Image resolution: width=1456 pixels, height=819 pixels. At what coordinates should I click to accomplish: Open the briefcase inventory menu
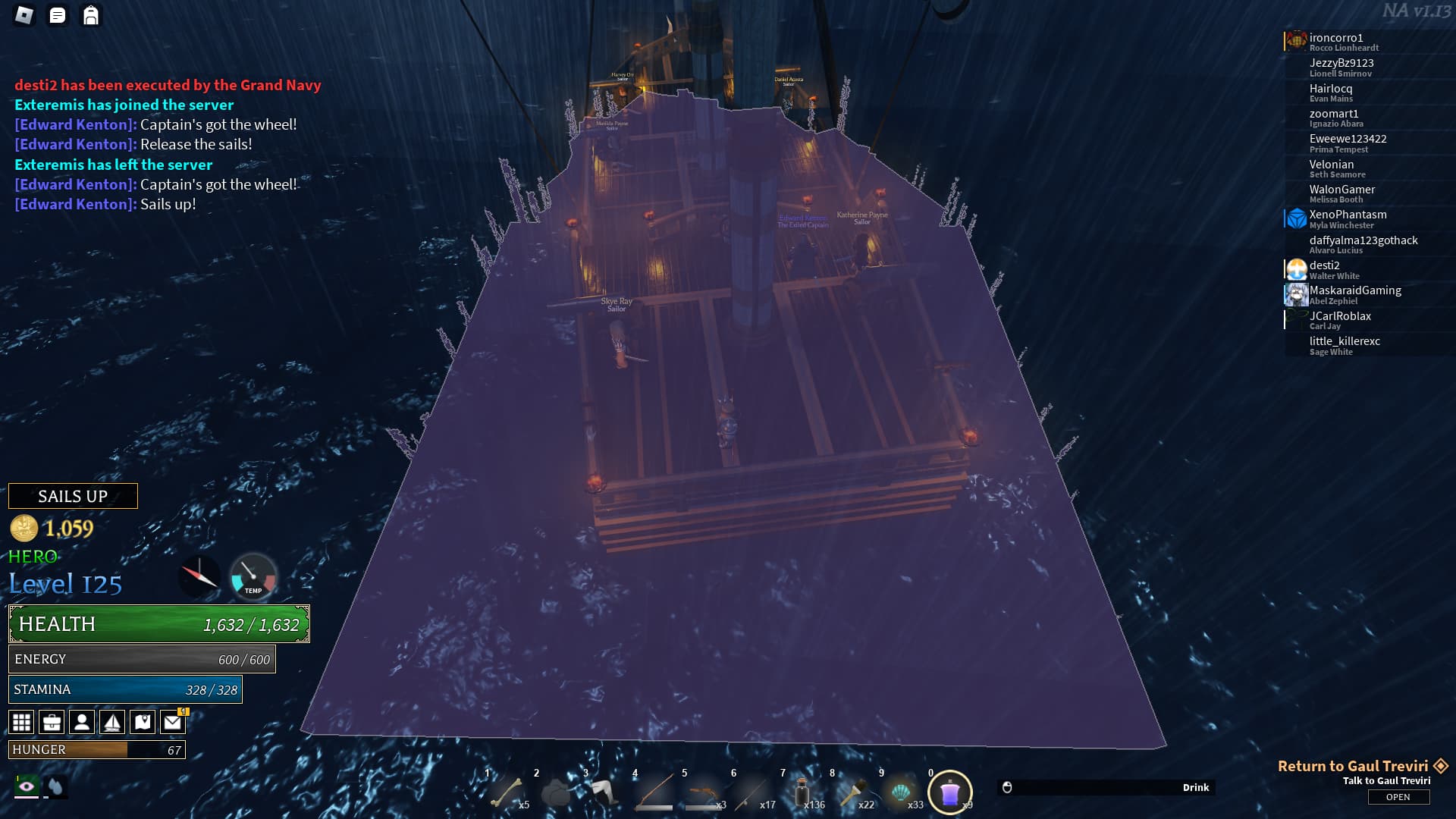(52, 722)
